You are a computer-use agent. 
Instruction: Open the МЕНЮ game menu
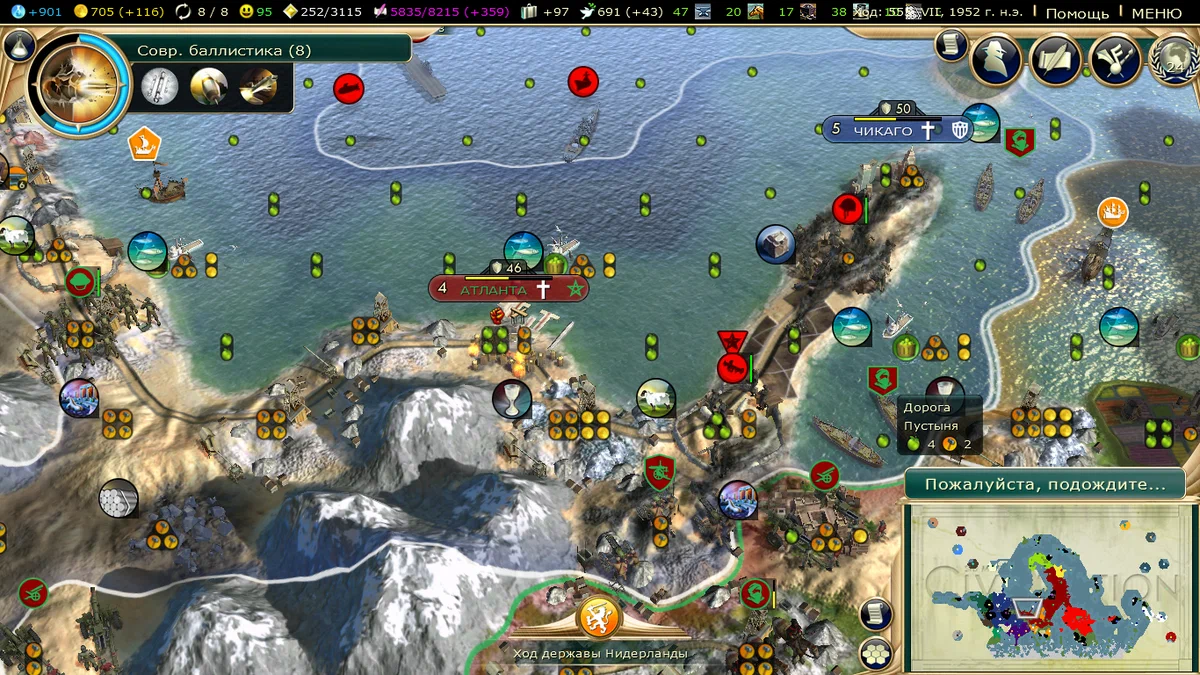[x=1156, y=13]
